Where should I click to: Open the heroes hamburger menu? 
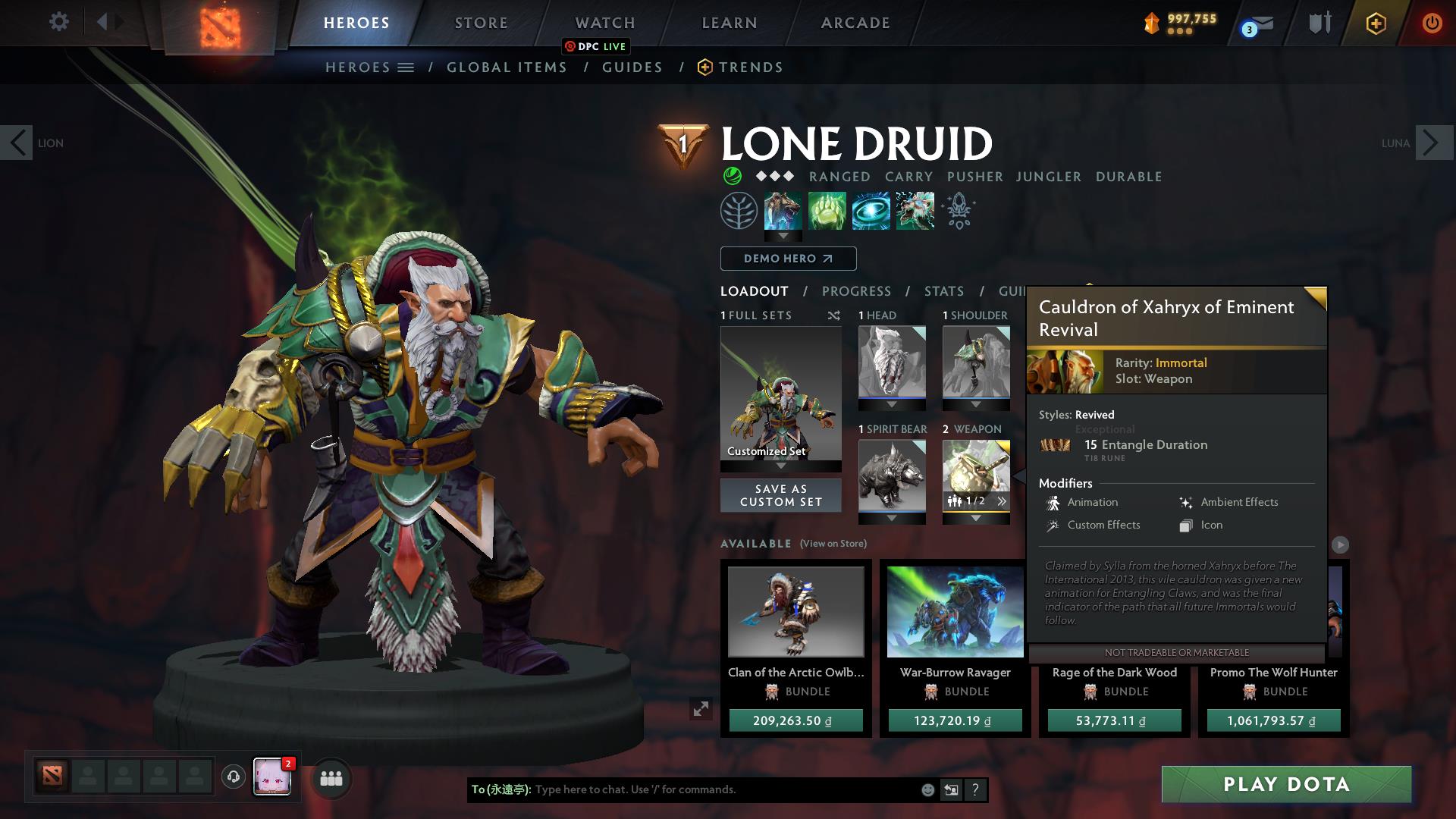click(x=406, y=67)
